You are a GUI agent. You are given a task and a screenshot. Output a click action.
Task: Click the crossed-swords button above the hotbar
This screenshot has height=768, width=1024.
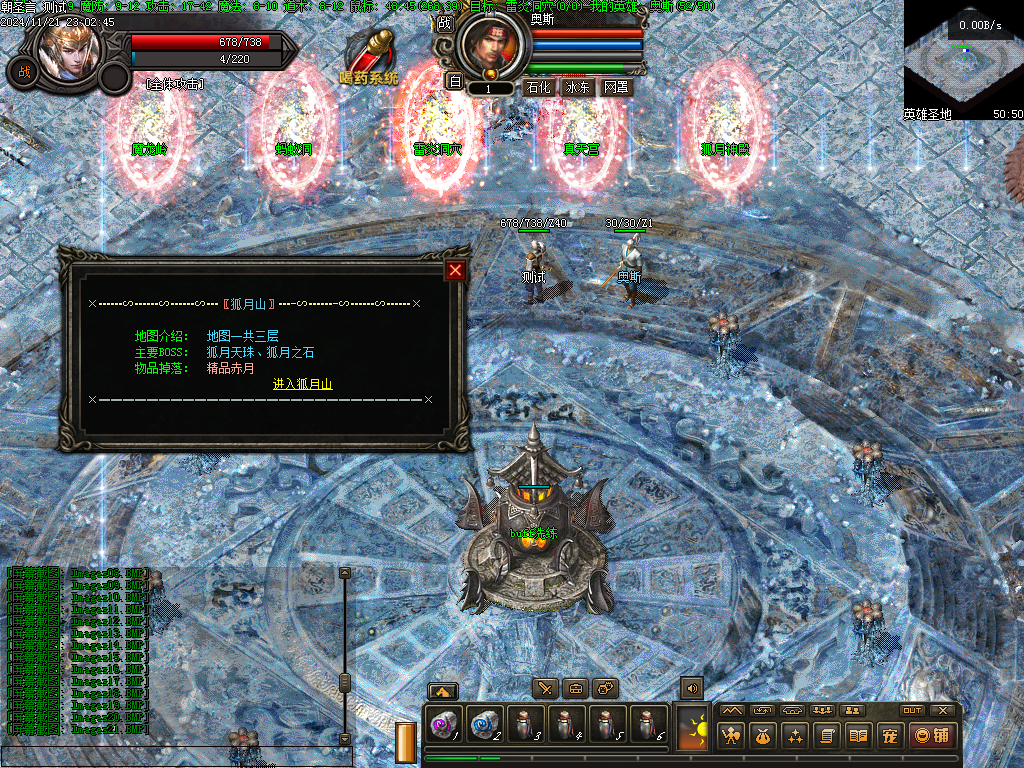pos(545,688)
